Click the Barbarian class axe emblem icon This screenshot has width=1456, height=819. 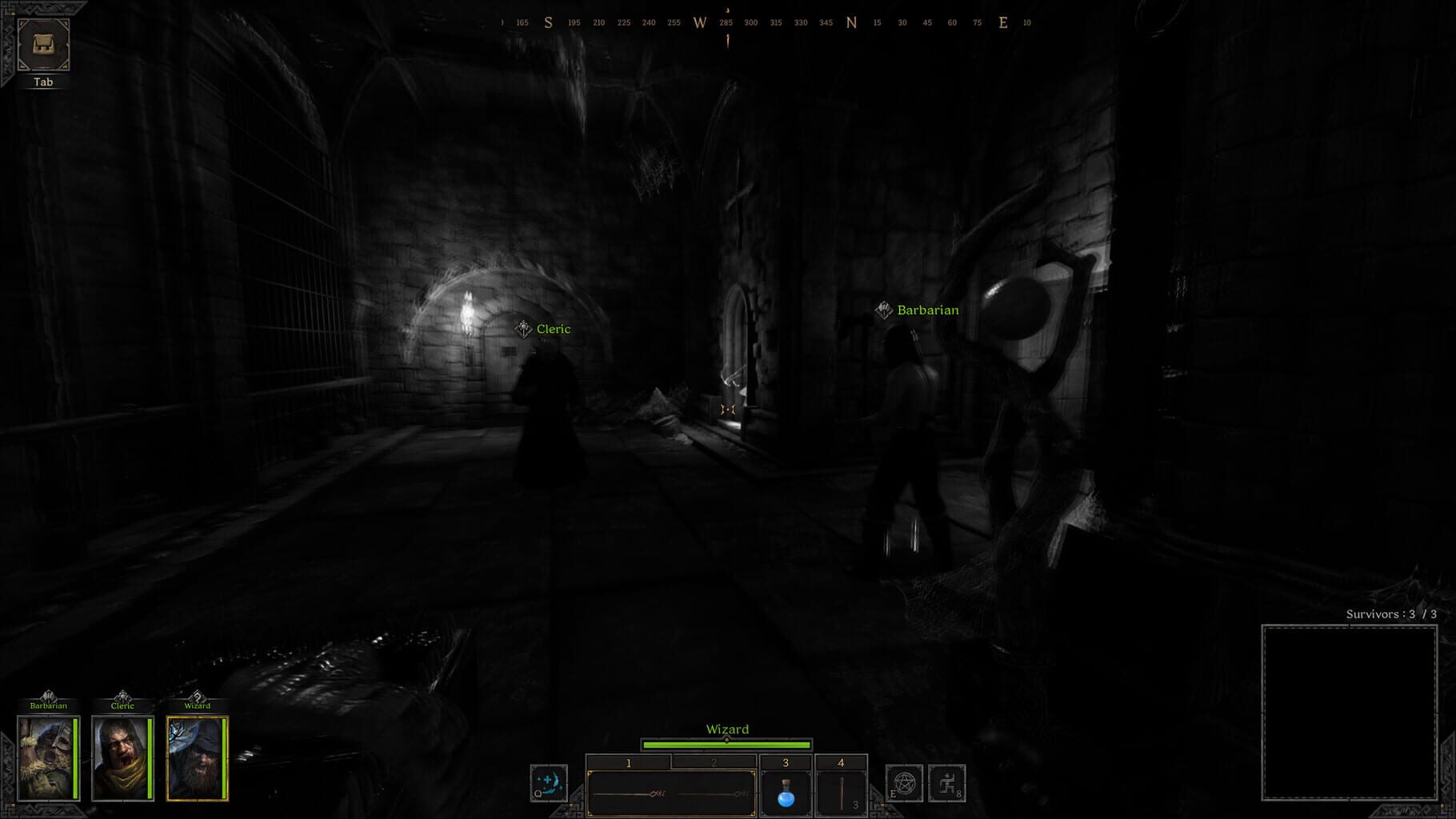(50, 694)
